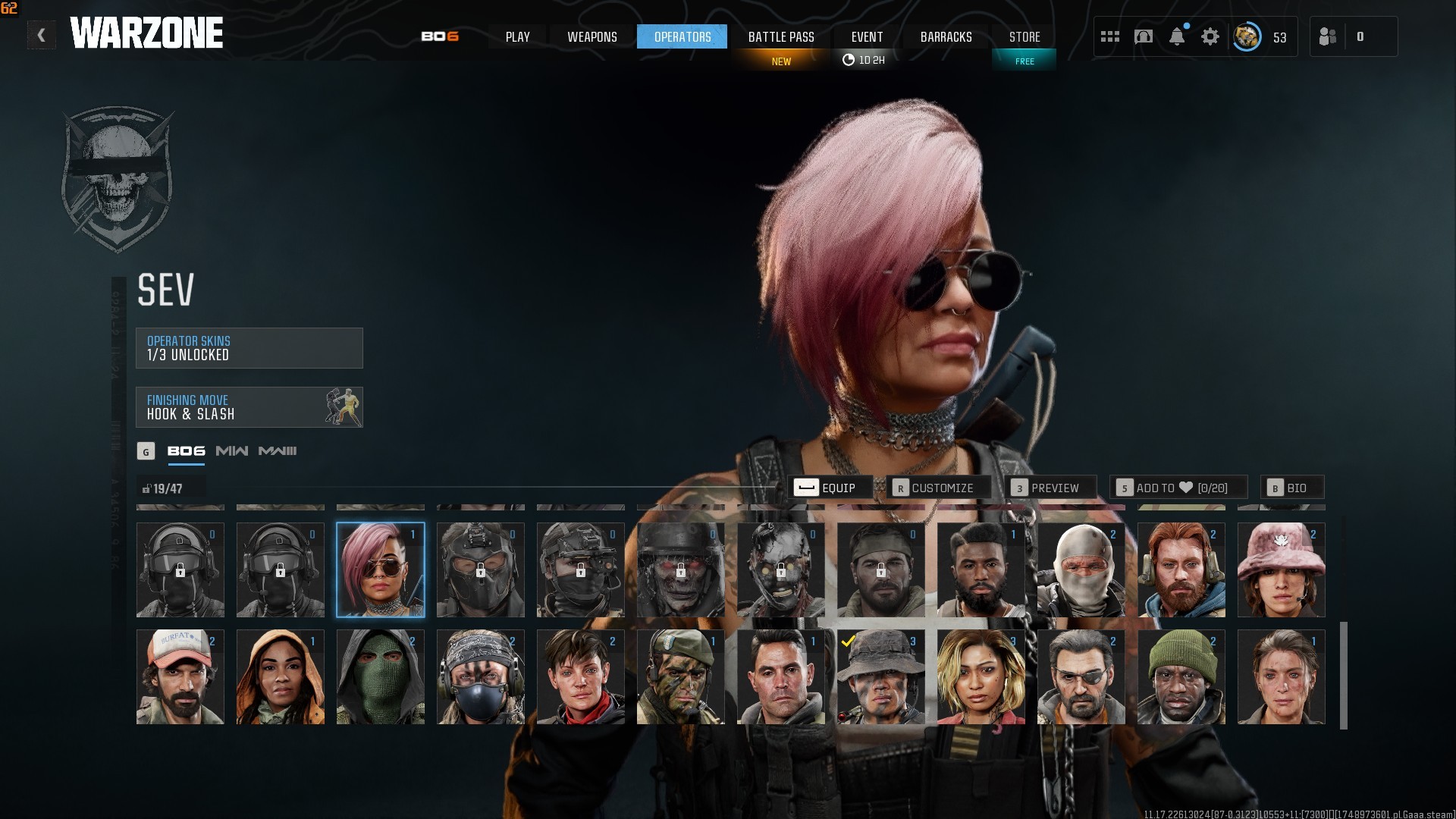Select the pink bucket hat operator

tap(1281, 570)
